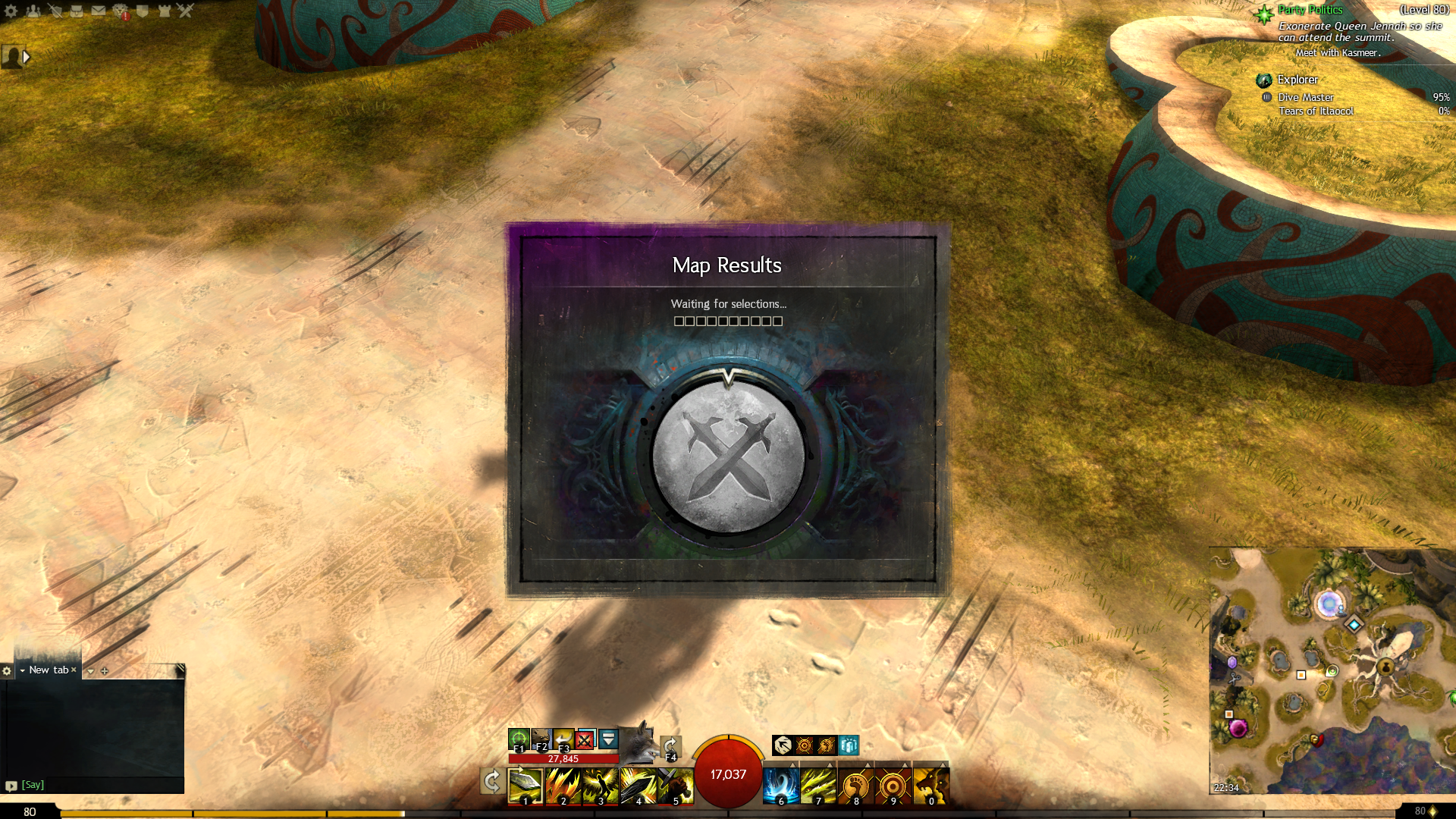The height and width of the screenshot is (819, 1456).
Task: Use the blue water healing skill 6
Action: click(x=781, y=786)
